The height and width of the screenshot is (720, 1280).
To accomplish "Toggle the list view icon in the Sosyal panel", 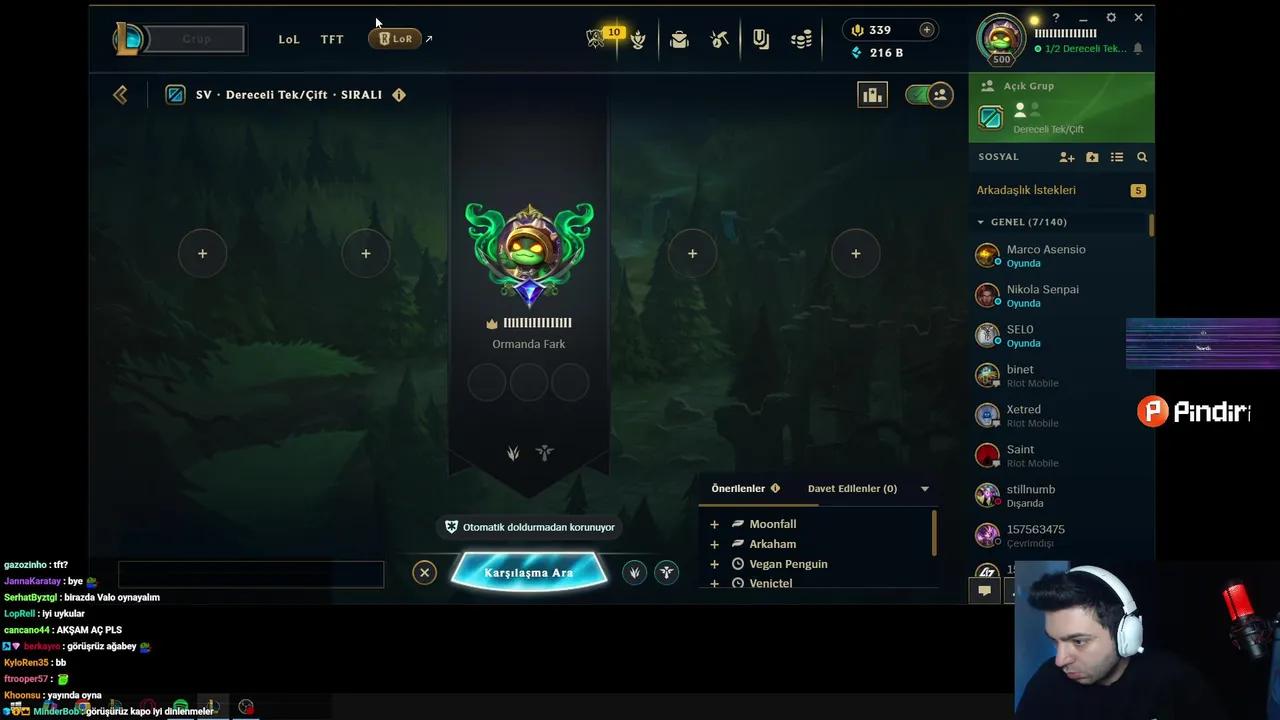I will pos(1117,157).
